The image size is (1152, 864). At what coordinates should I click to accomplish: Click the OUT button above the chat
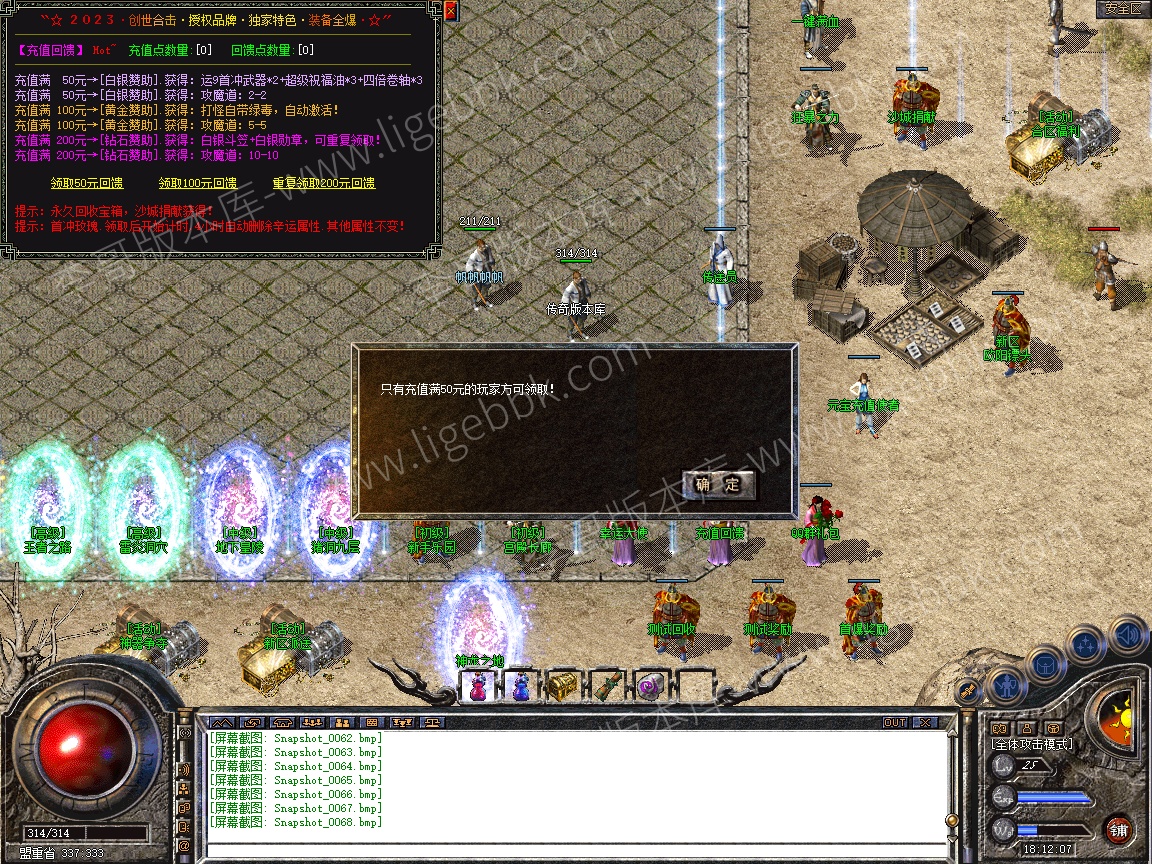coord(894,722)
